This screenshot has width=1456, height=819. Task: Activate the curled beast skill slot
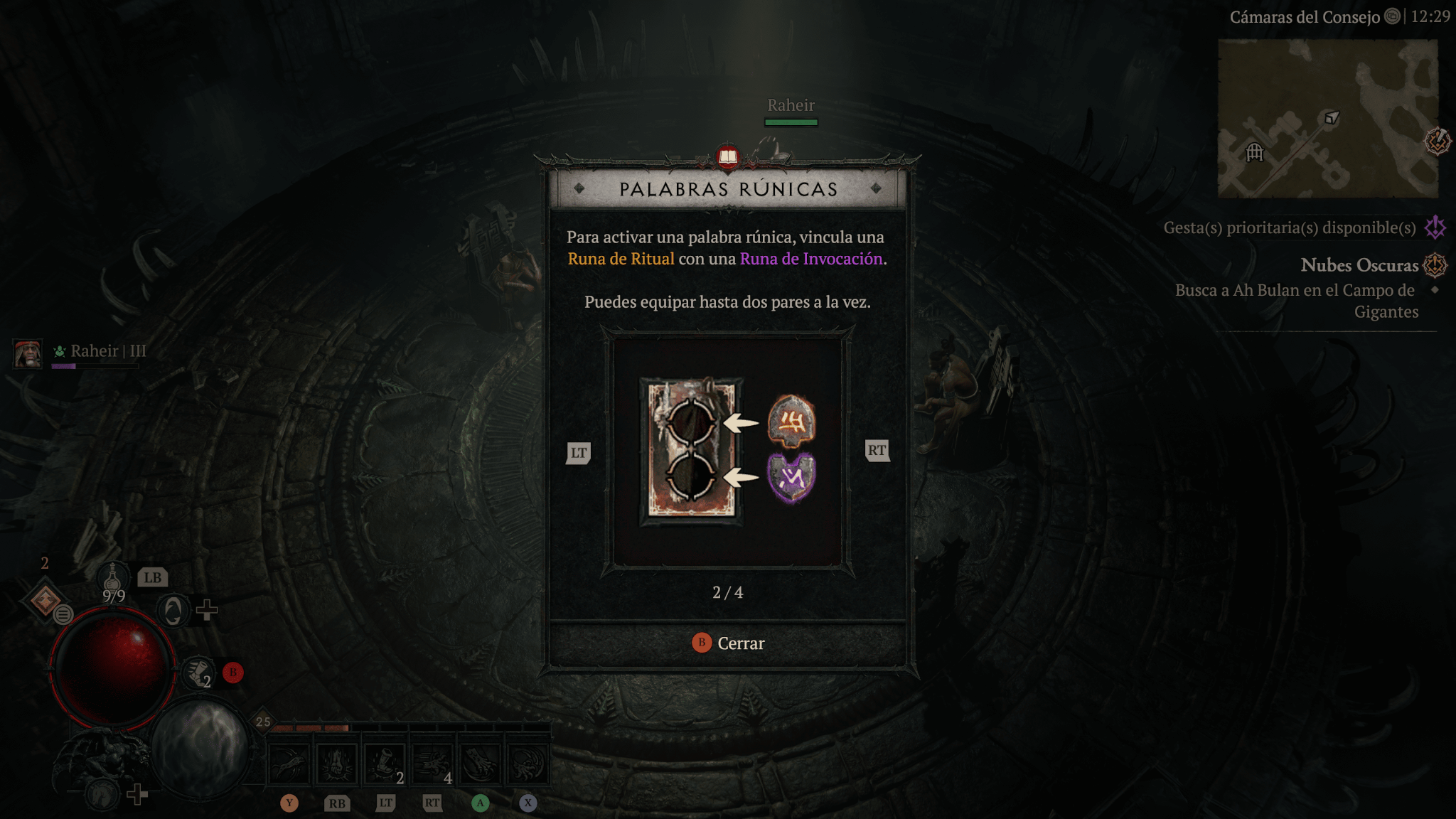point(527,764)
